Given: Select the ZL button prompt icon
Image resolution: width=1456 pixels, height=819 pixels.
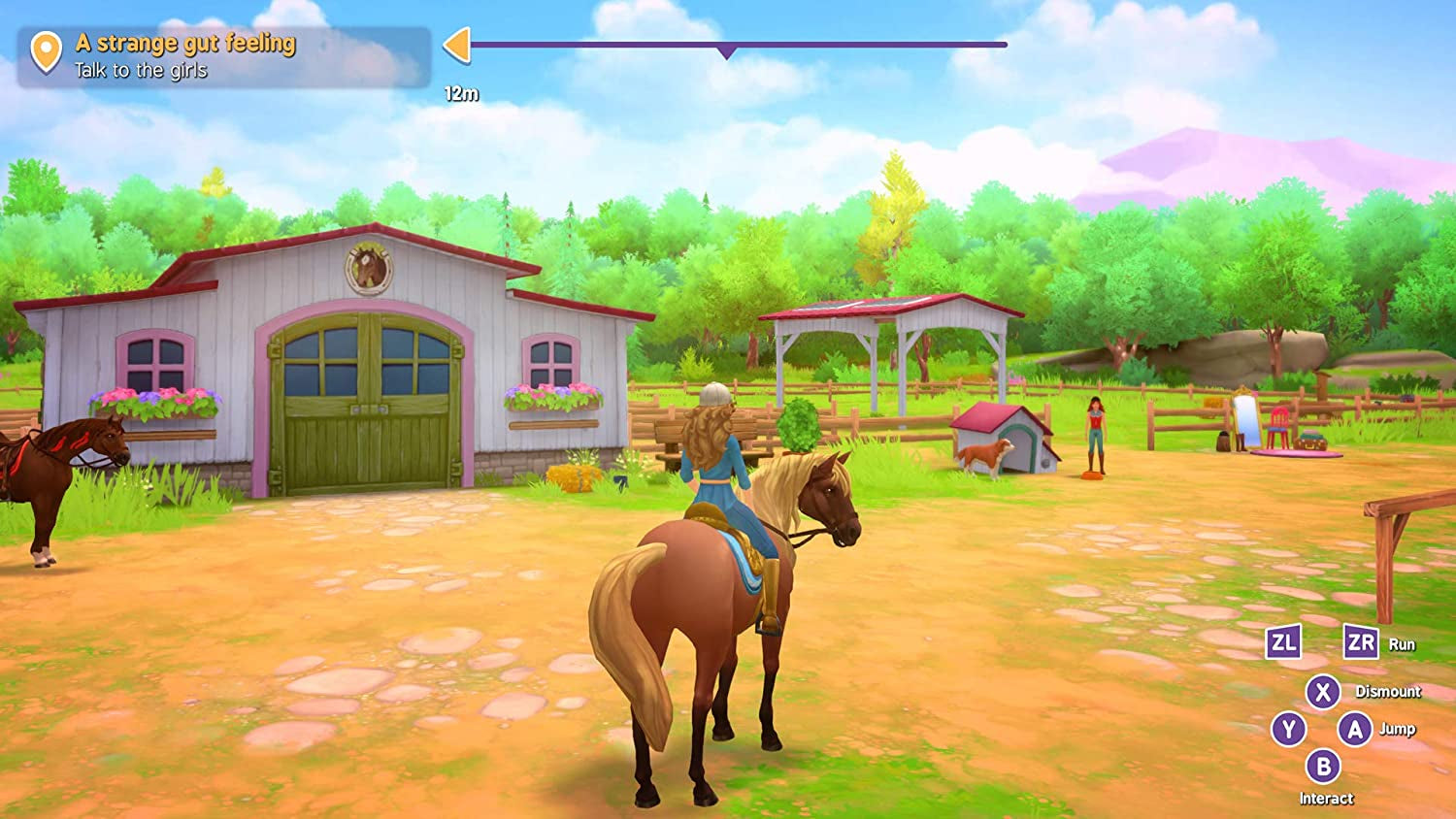Looking at the screenshot, I should point(1281,642).
